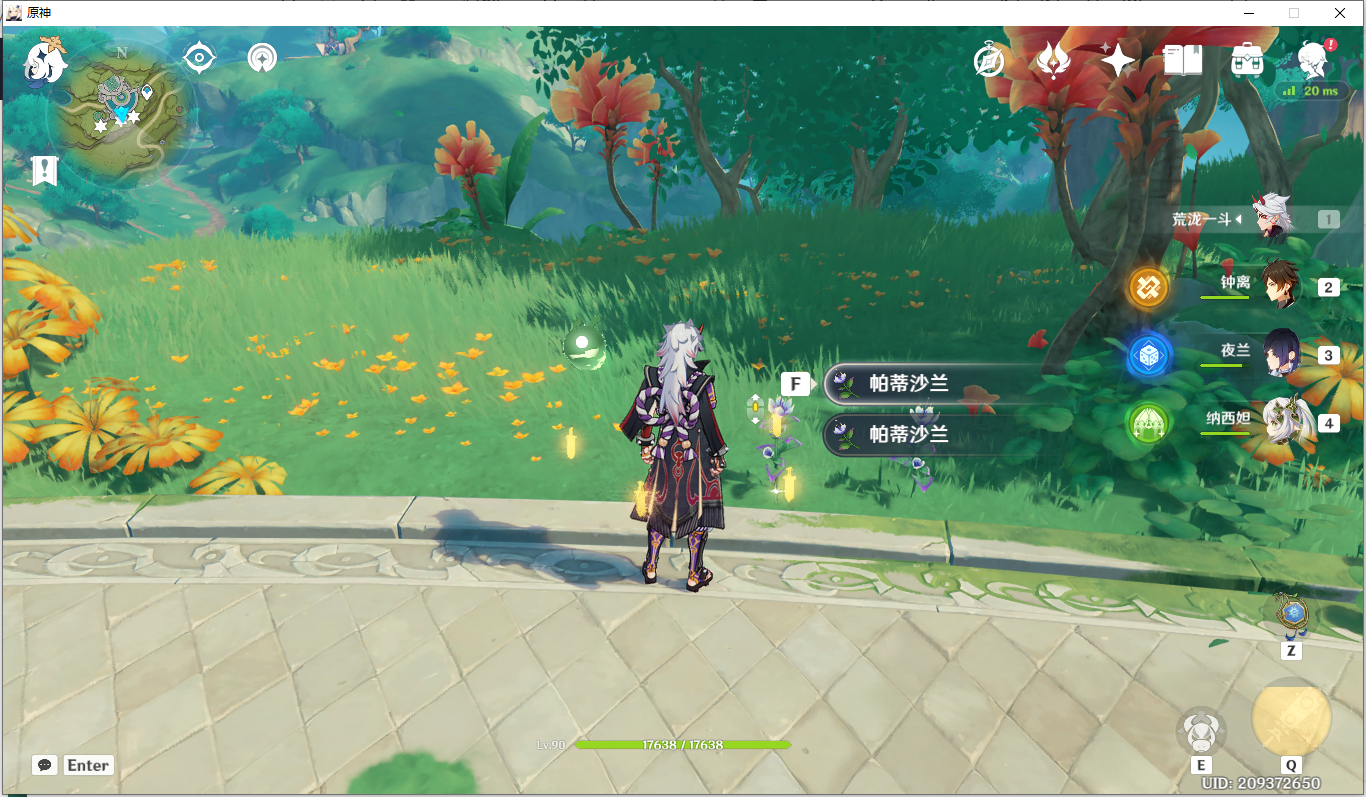1366x797 pixels.
Task: Open the chat speech-bubble icon
Action: click(x=44, y=765)
